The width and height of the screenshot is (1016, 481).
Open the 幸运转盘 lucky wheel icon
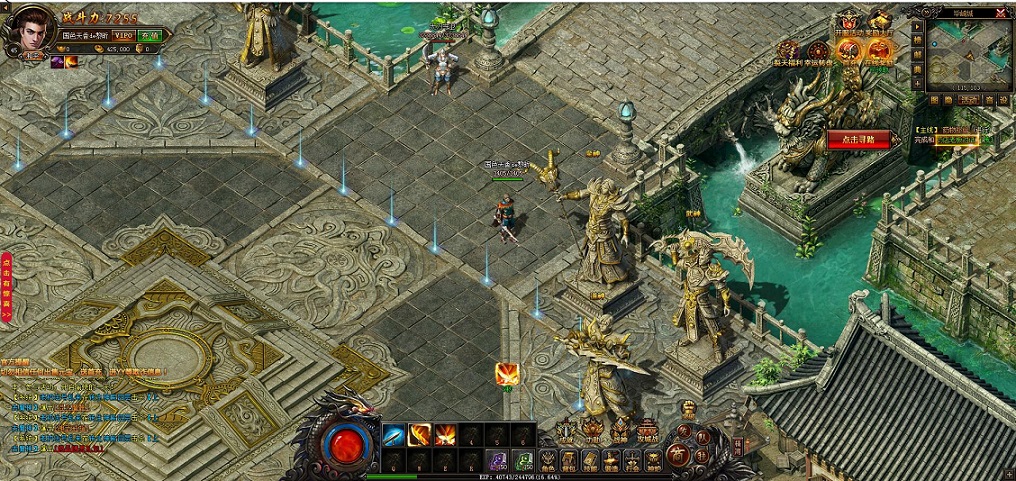[818, 51]
